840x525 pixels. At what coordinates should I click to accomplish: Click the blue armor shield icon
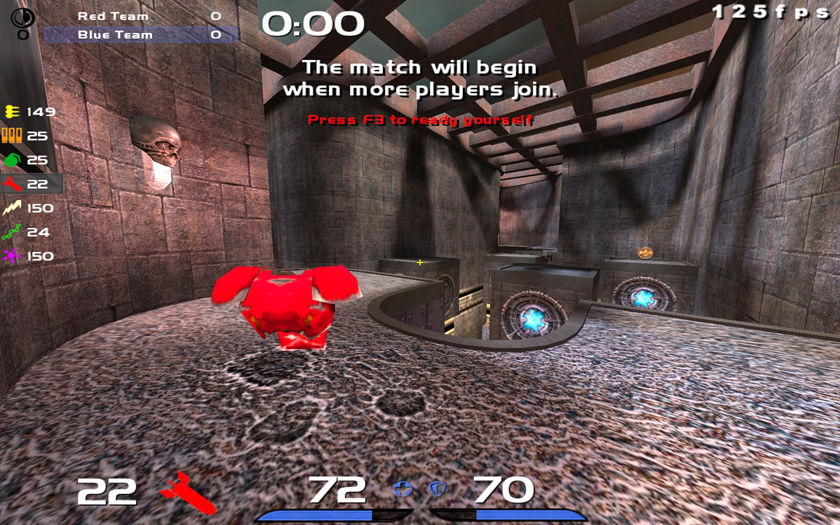(x=437, y=489)
